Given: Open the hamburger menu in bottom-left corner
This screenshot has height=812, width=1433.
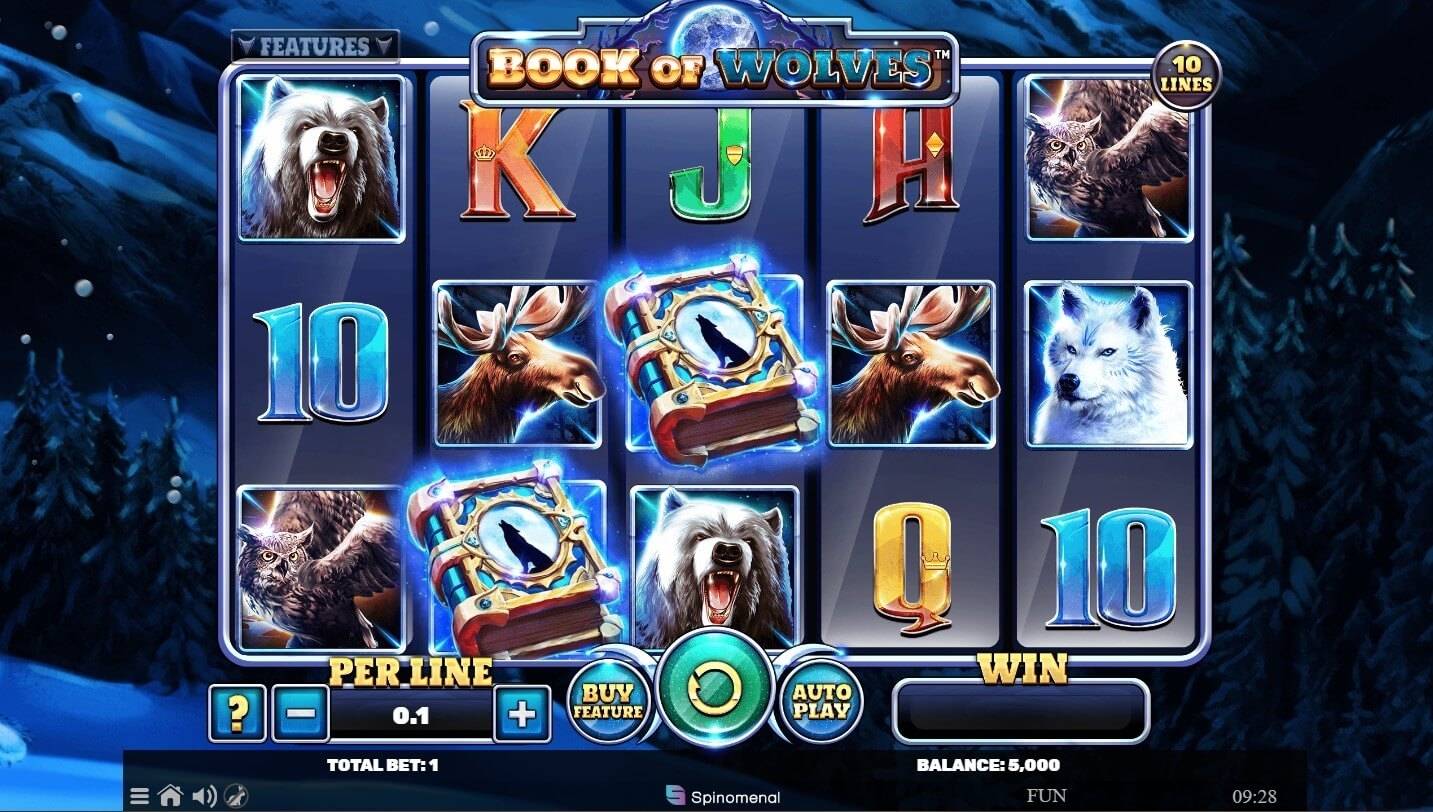Looking at the screenshot, I should tap(139, 797).
